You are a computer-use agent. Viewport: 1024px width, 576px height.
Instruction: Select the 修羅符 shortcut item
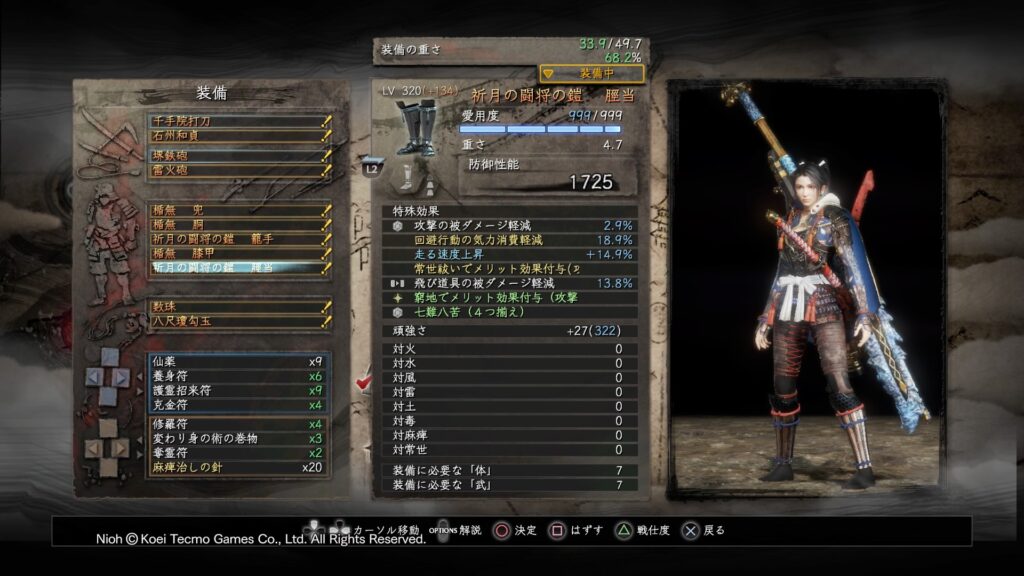tap(238, 424)
